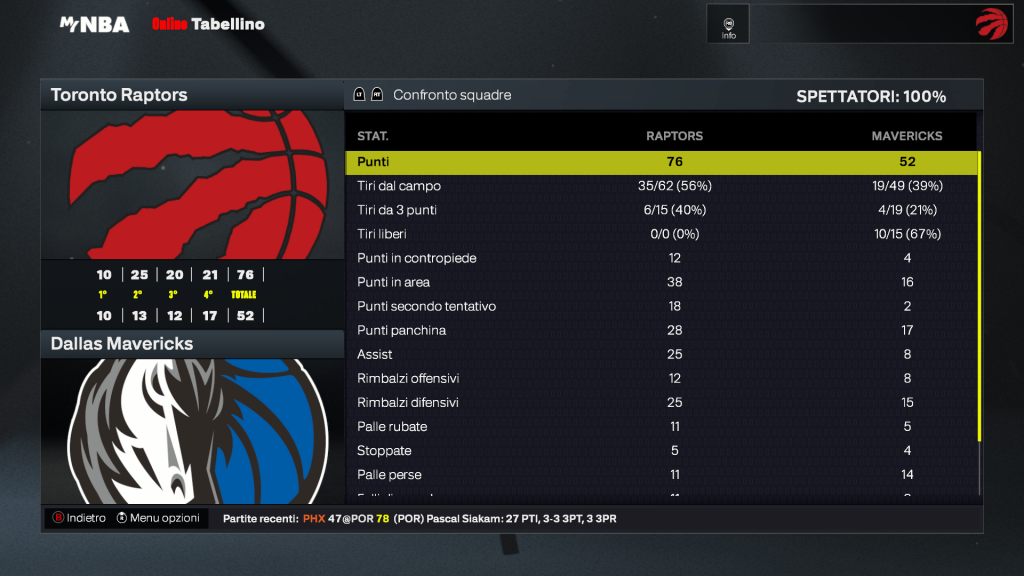Select the Assist stat row
This screenshot has height=576, width=1024.
(x=660, y=354)
